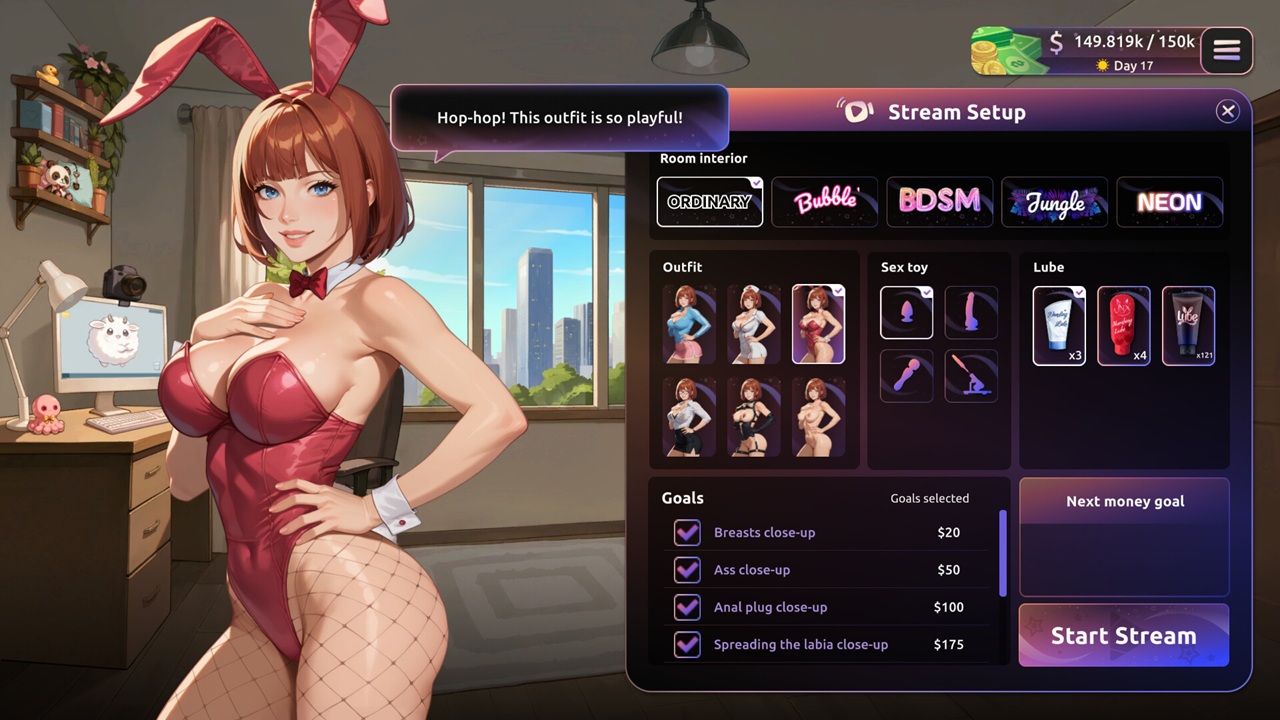The width and height of the screenshot is (1280, 720).
Task: Click the Start Stream button
Action: point(1123,636)
